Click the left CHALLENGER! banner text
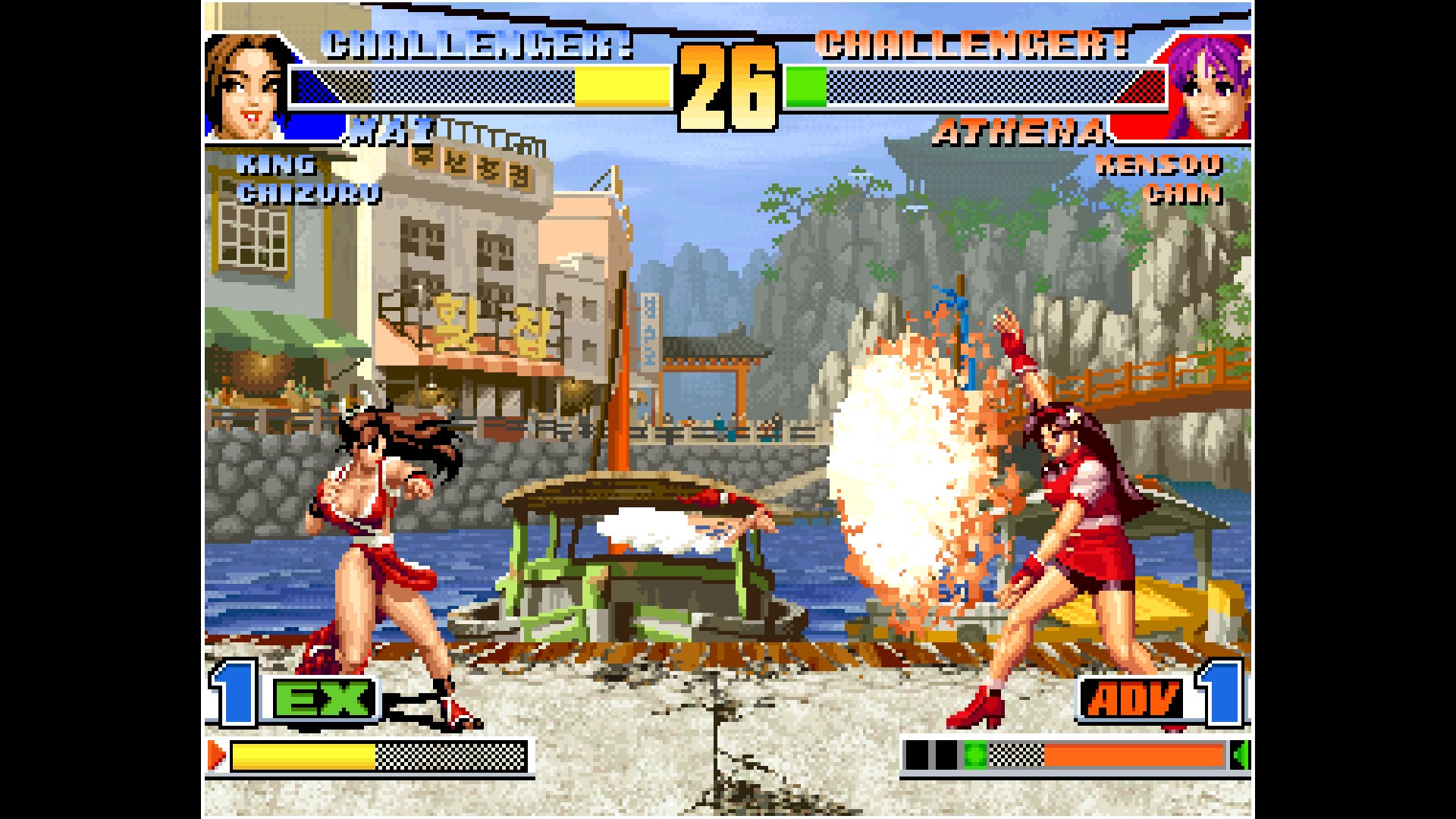This screenshot has height=819, width=1456. [x=478, y=45]
